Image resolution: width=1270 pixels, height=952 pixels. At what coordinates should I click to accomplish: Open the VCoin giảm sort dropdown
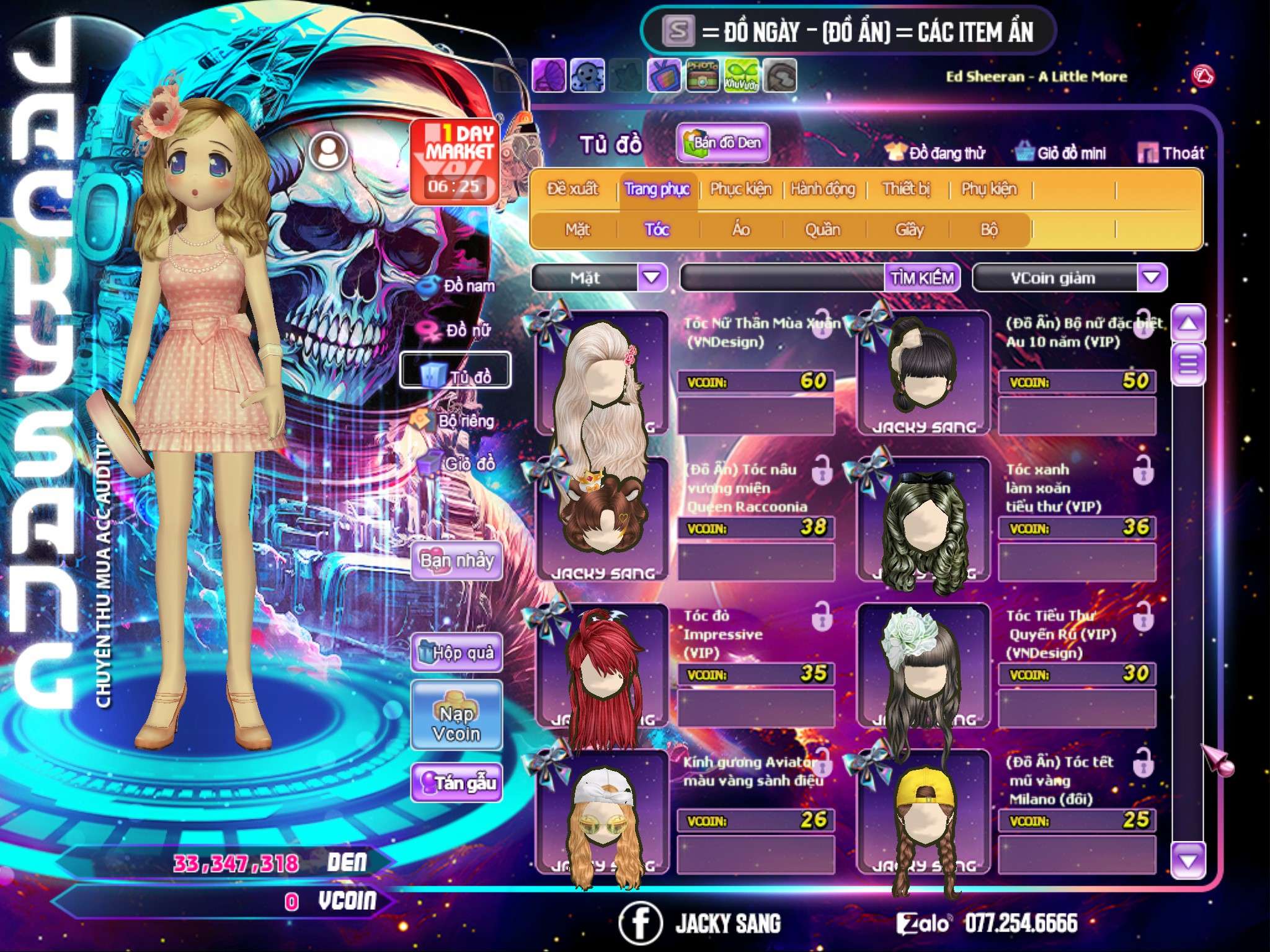[1152, 278]
